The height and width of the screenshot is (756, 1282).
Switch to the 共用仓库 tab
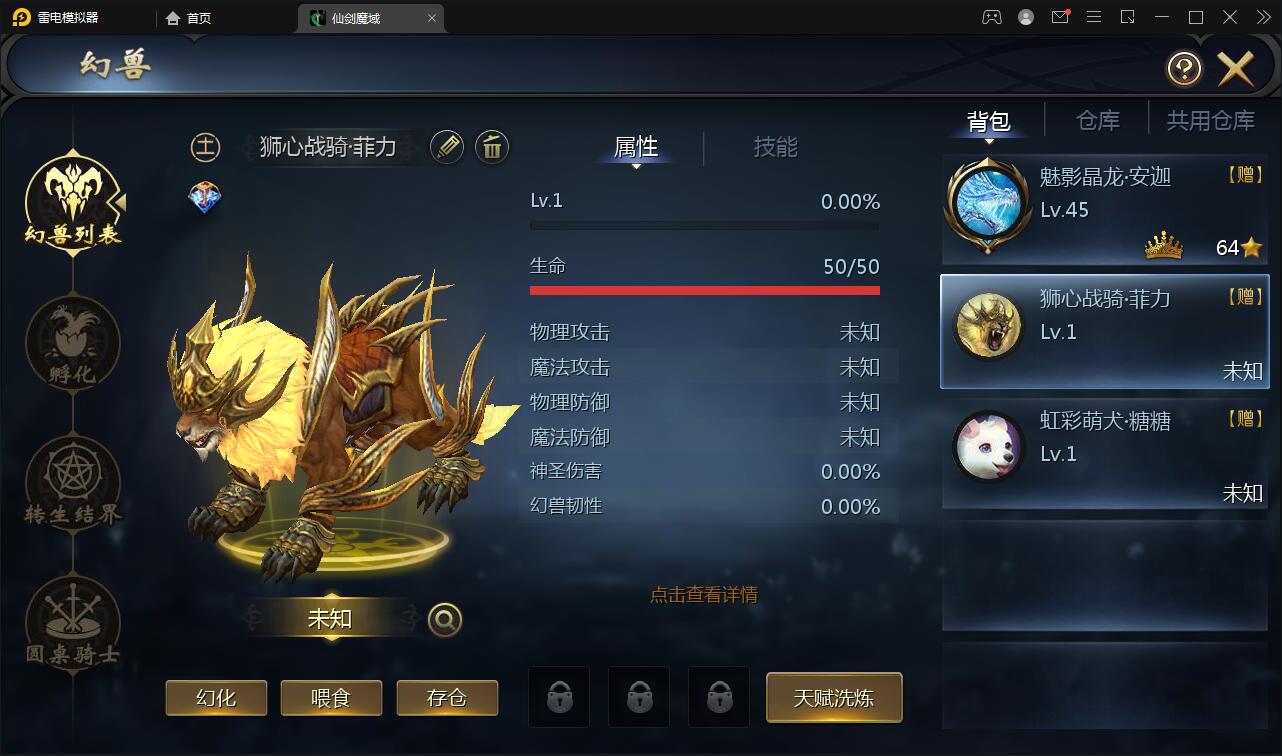click(x=1211, y=119)
